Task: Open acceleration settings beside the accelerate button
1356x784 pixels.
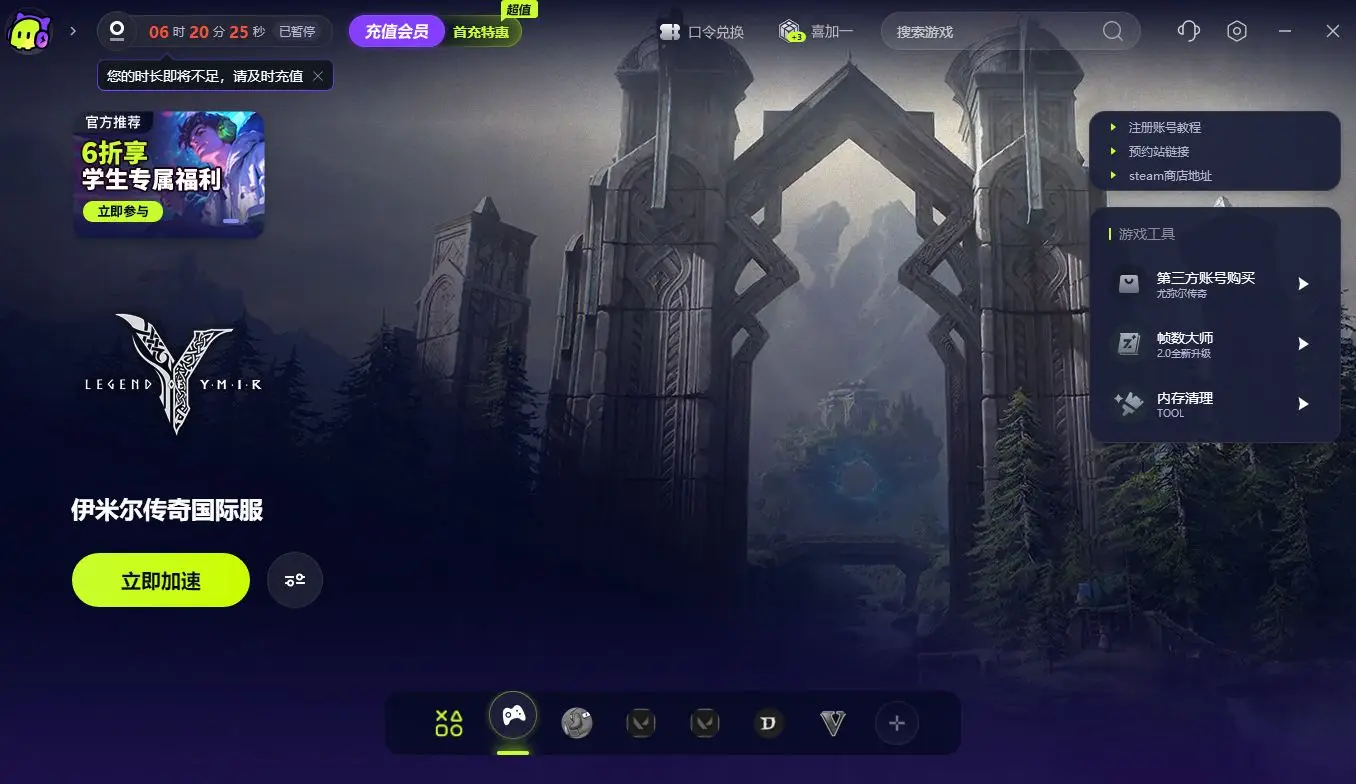Action: [295, 580]
